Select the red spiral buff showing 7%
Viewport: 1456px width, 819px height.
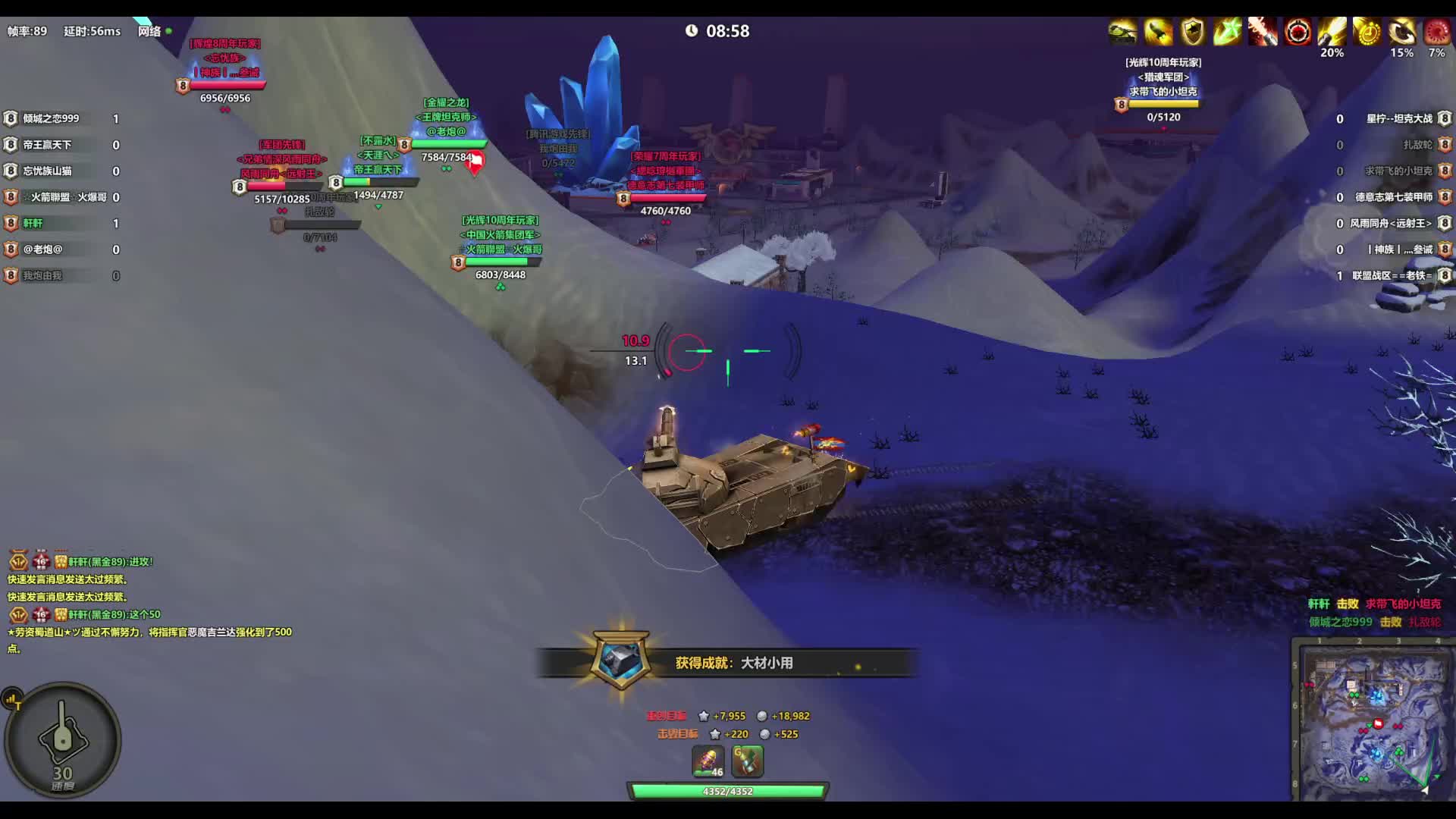[1436, 33]
